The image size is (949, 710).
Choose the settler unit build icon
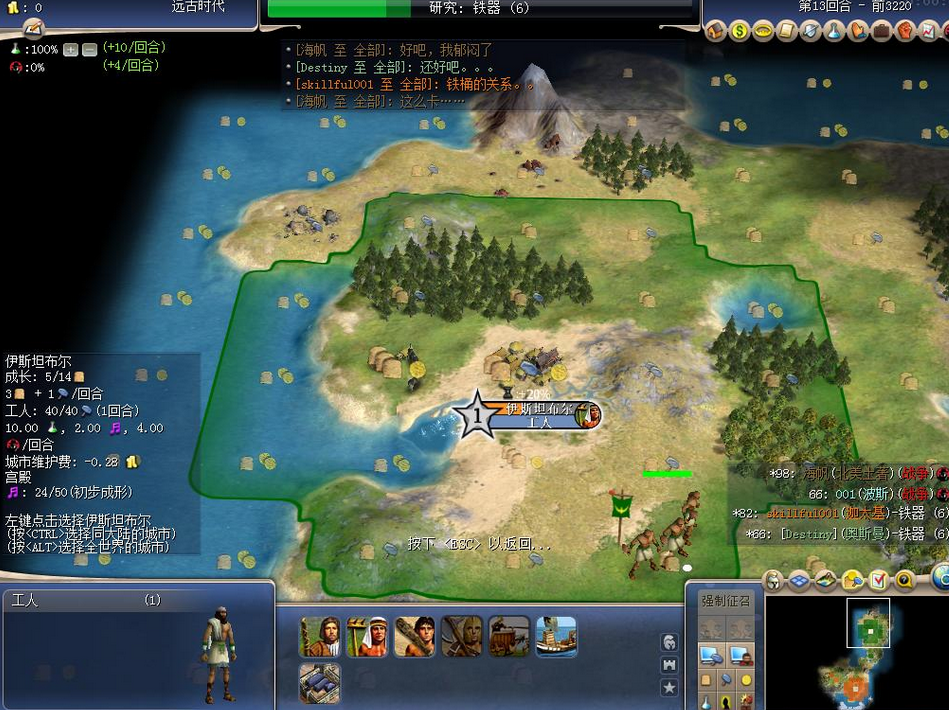(x=320, y=636)
